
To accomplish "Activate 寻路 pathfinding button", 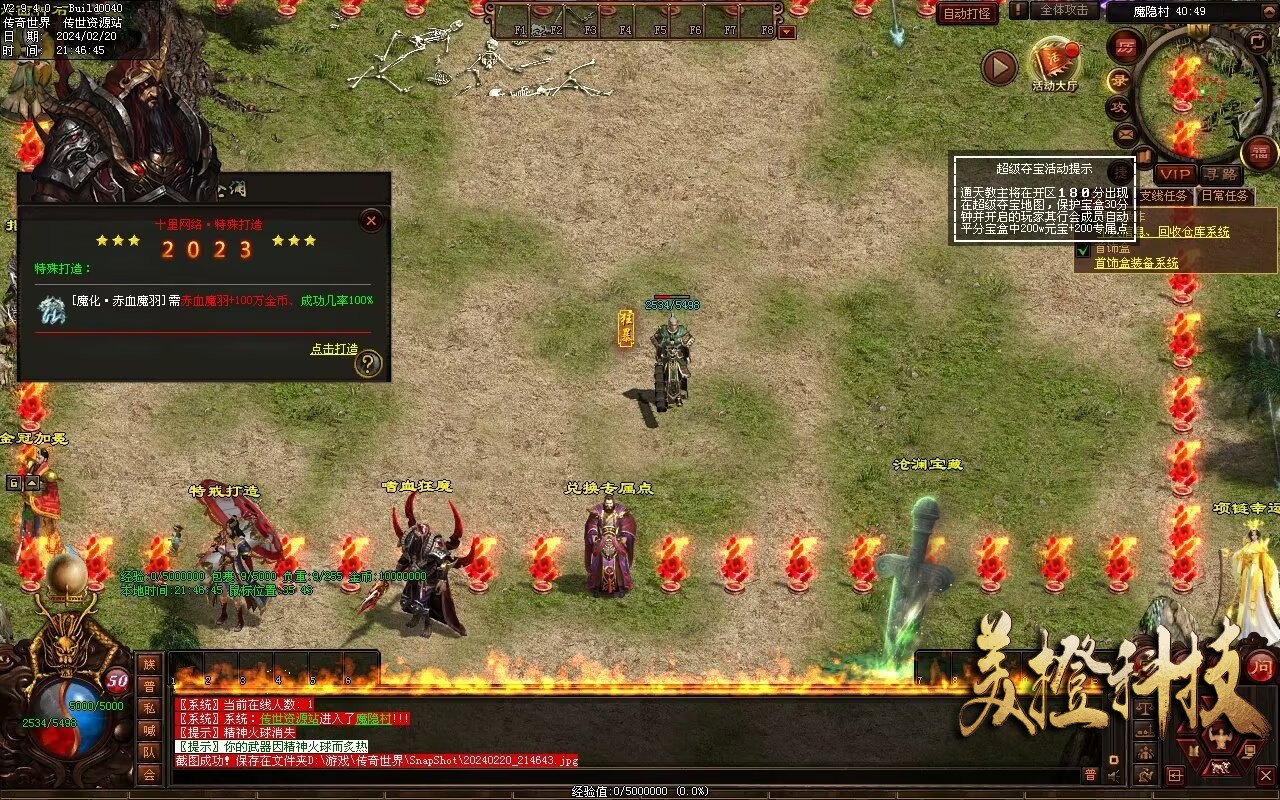I will point(1219,175).
